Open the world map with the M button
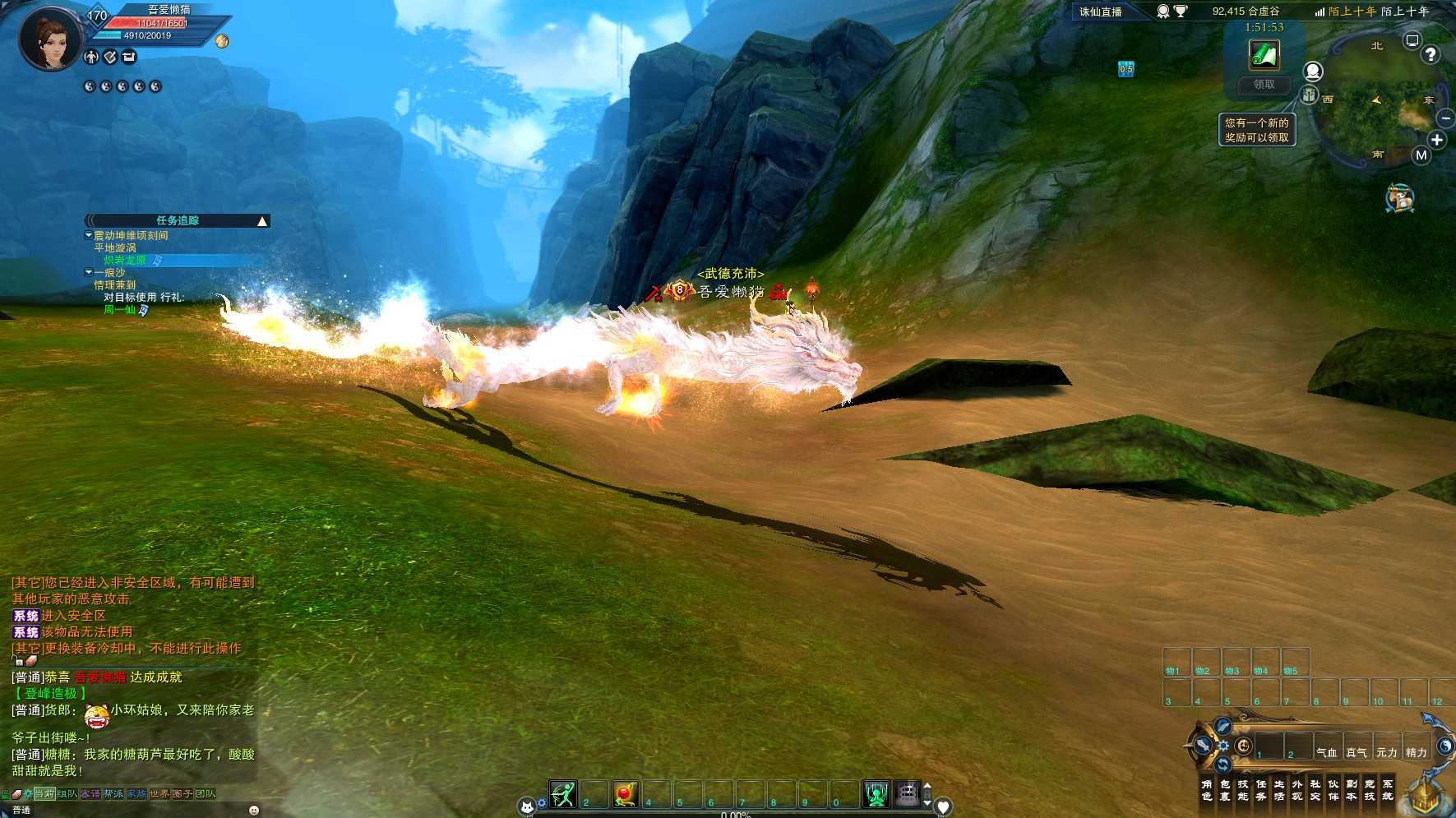Image resolution: width=1456 pixels, height=818 pixels. tap(1421, 155)
